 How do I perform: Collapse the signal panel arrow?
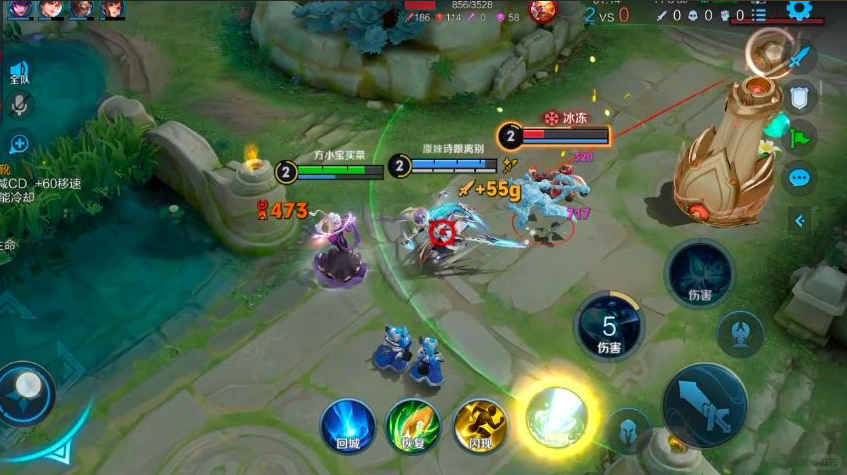(800, 221)
